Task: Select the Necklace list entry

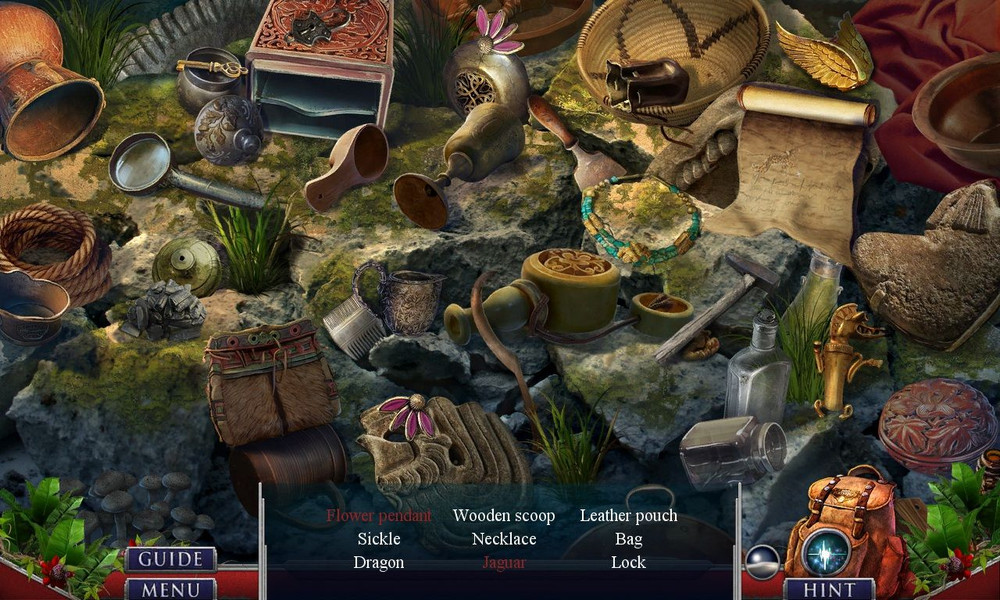Action: pos(504,539)
